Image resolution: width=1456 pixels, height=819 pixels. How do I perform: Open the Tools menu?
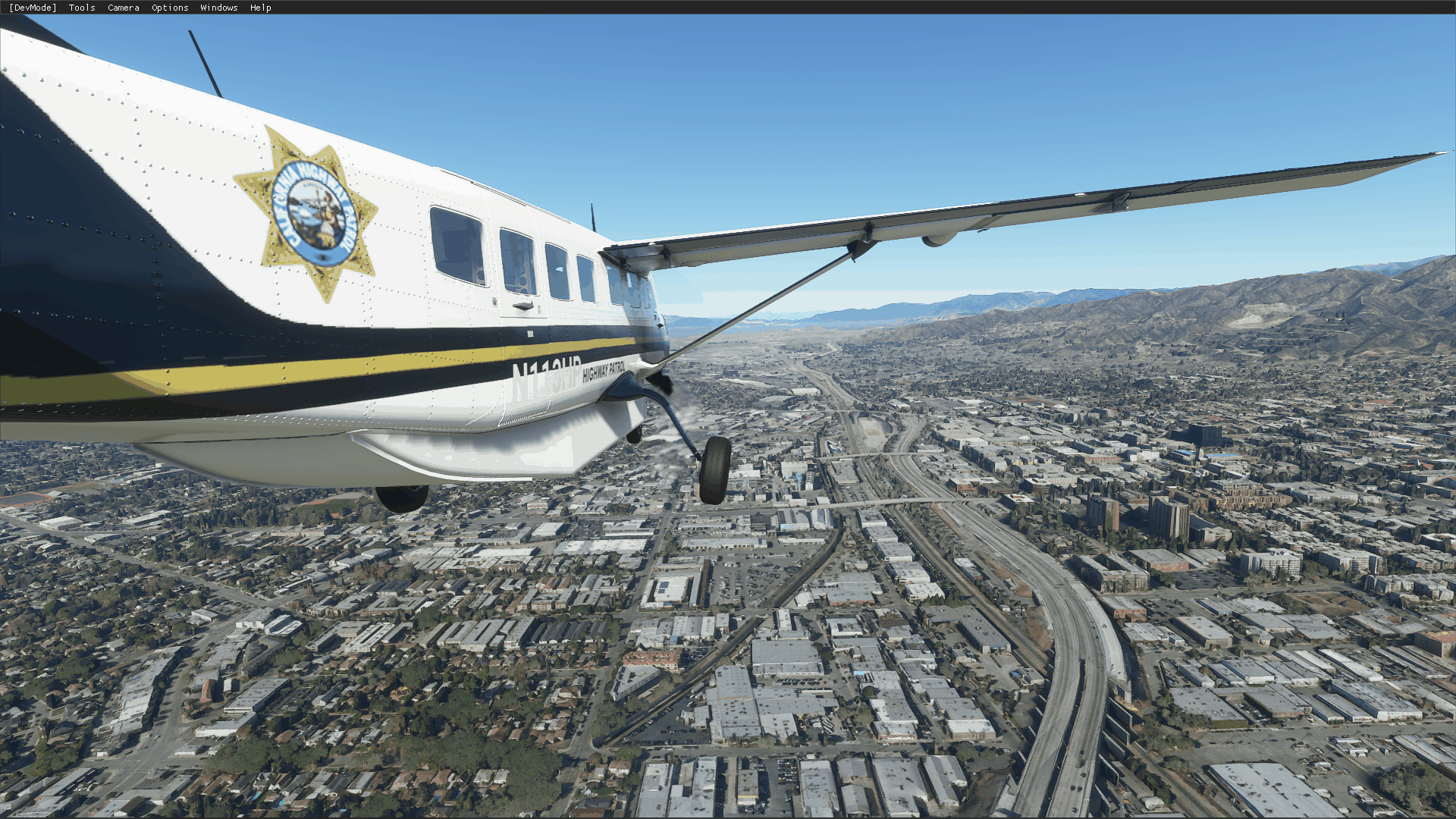point(82,8)
